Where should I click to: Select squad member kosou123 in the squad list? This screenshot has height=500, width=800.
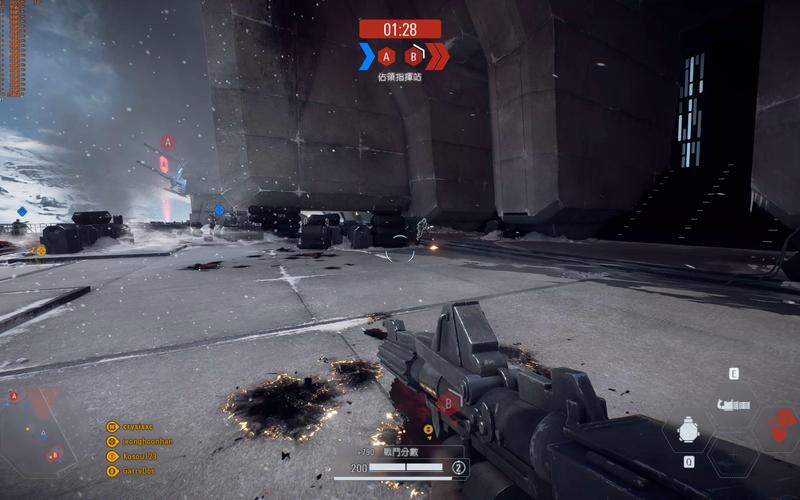tap(132, 456)
